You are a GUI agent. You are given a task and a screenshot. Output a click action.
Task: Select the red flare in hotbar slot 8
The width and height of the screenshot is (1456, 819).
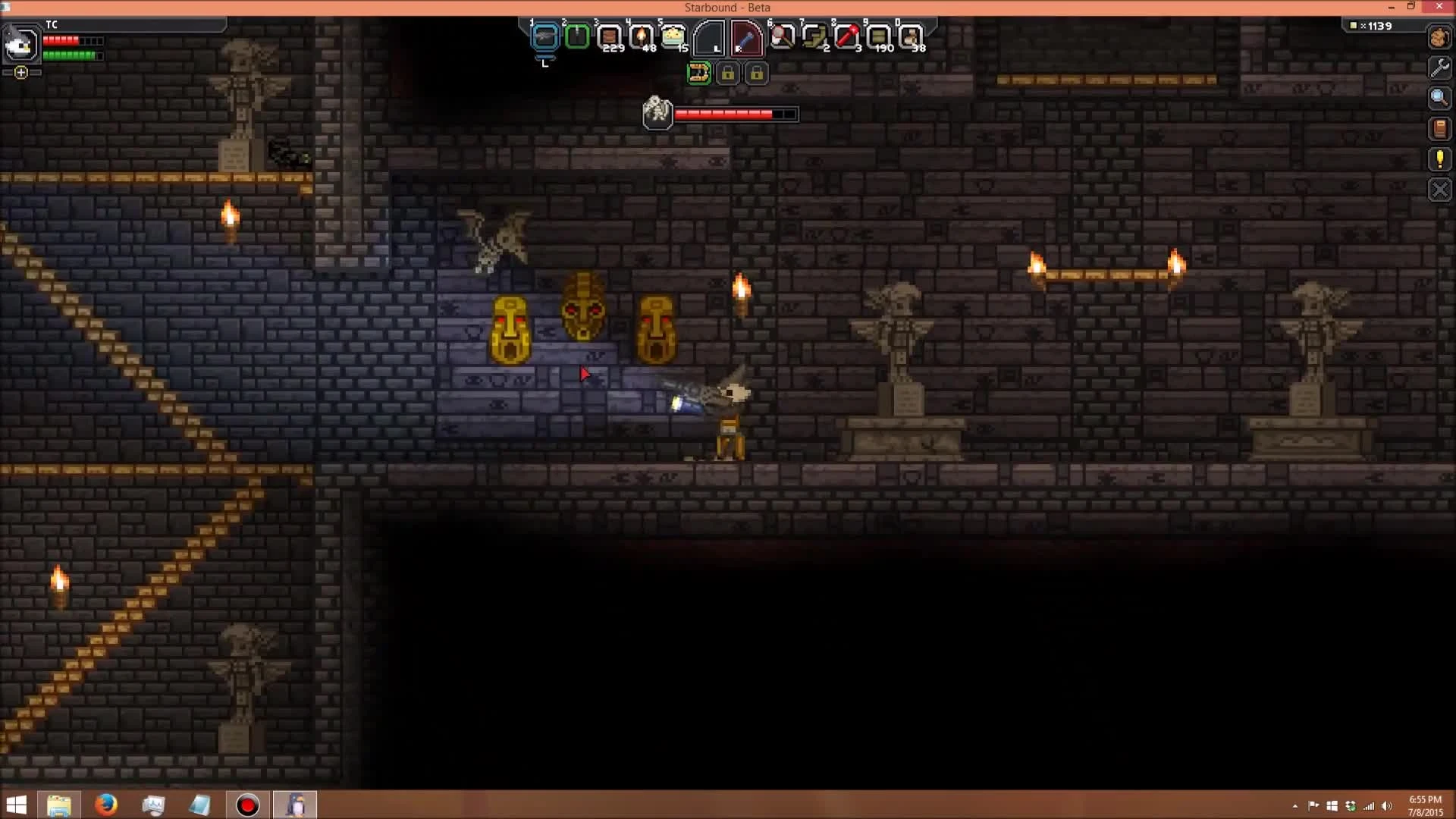(x=847, y=35)
